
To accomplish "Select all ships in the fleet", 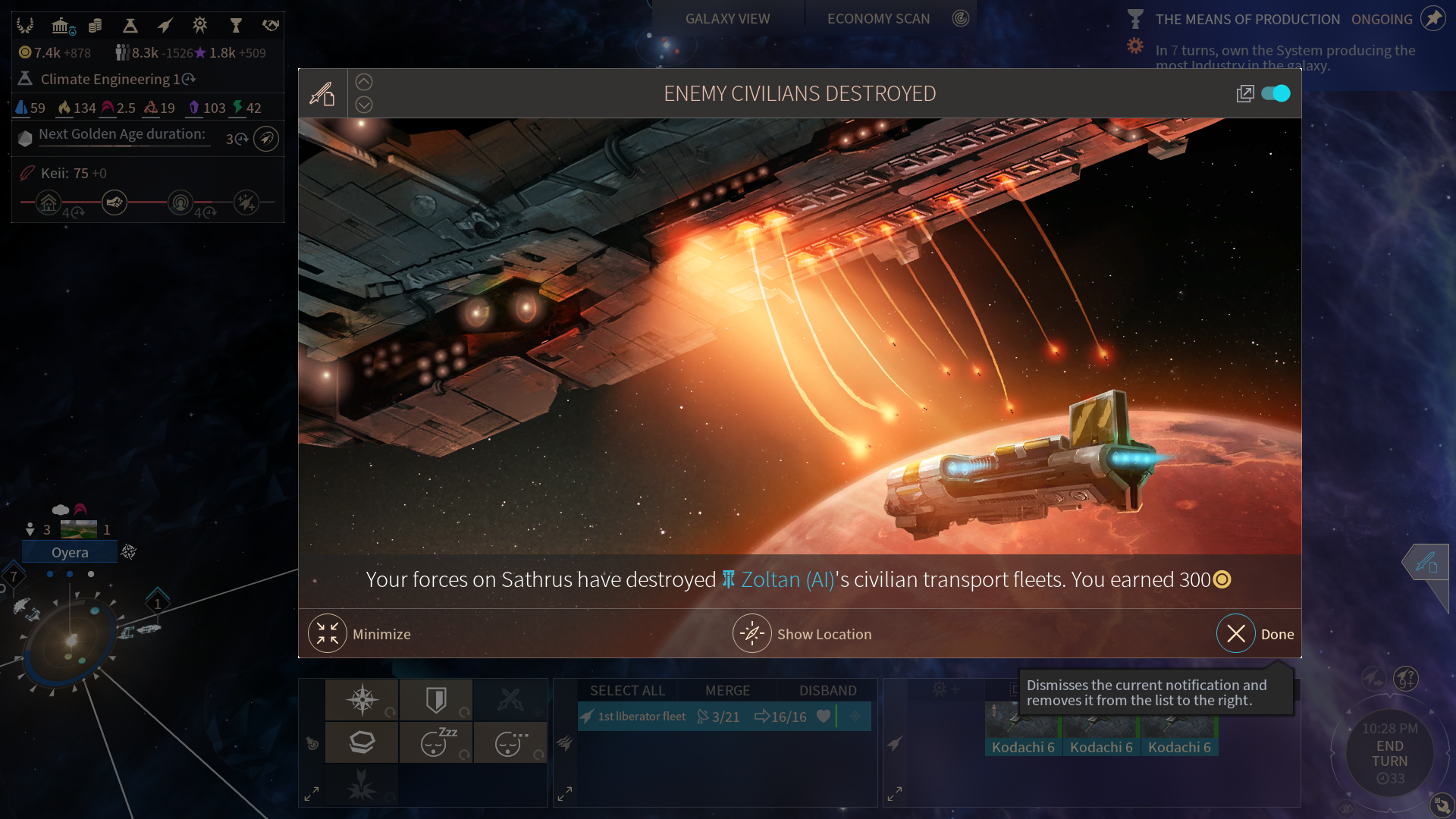I will (627, 691).
